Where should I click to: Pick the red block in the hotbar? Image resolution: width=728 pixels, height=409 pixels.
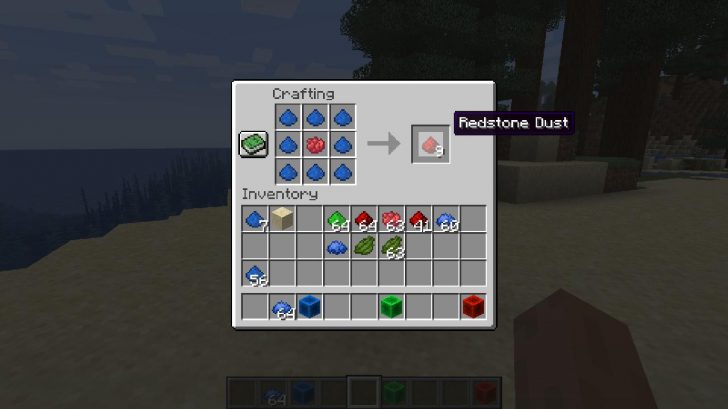coord(473,307)
